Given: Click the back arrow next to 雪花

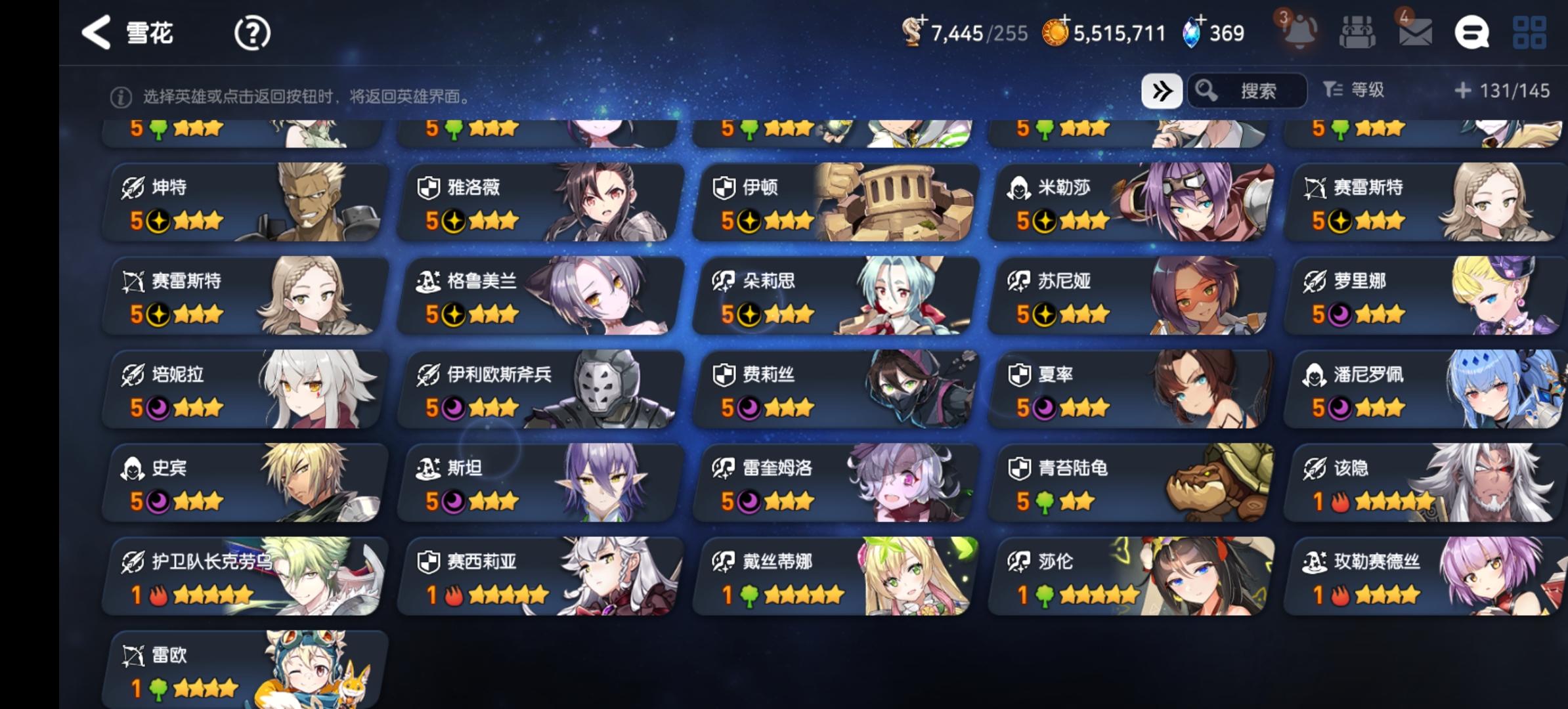Looking at the screenshot, I should (96, 32).
